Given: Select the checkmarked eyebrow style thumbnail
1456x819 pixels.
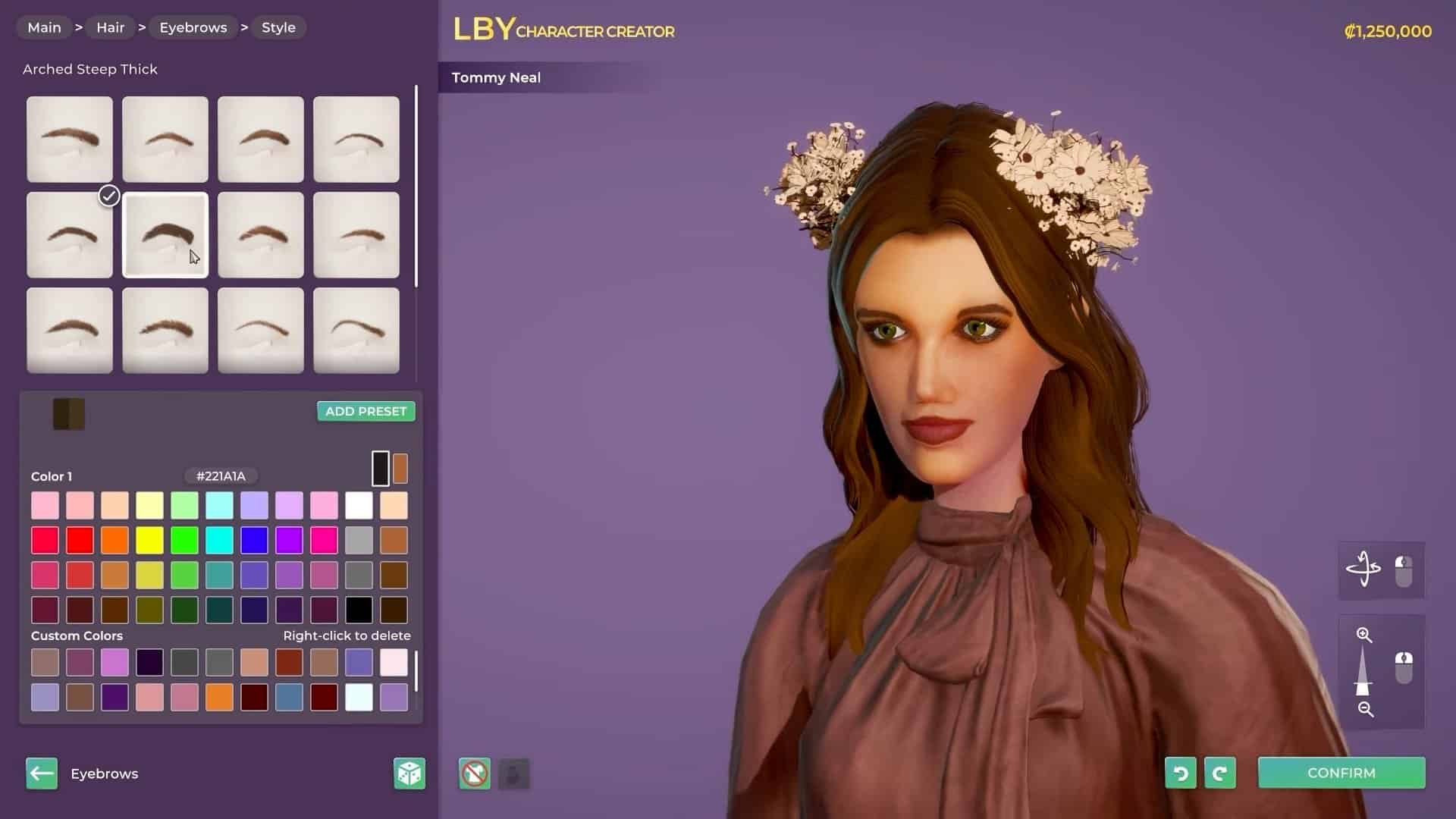Looking at the screenshot, I should 70,235.
